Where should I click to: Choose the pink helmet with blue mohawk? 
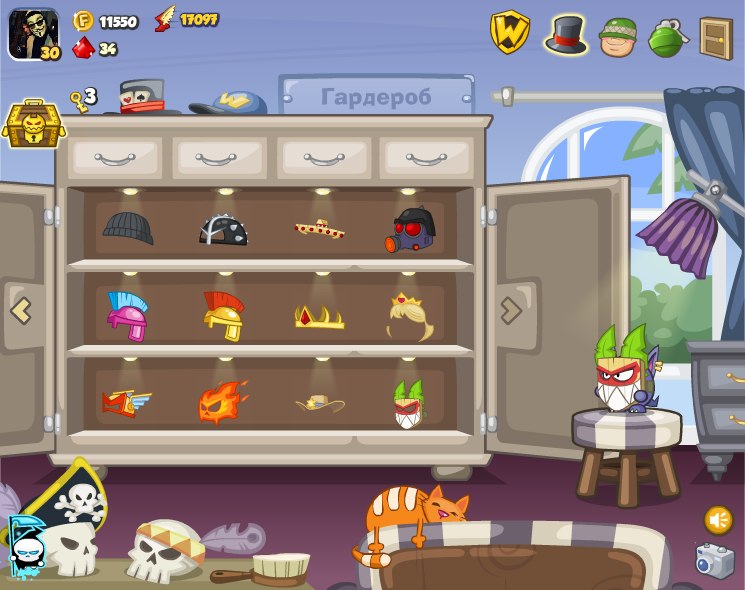(x=128, y=315)
